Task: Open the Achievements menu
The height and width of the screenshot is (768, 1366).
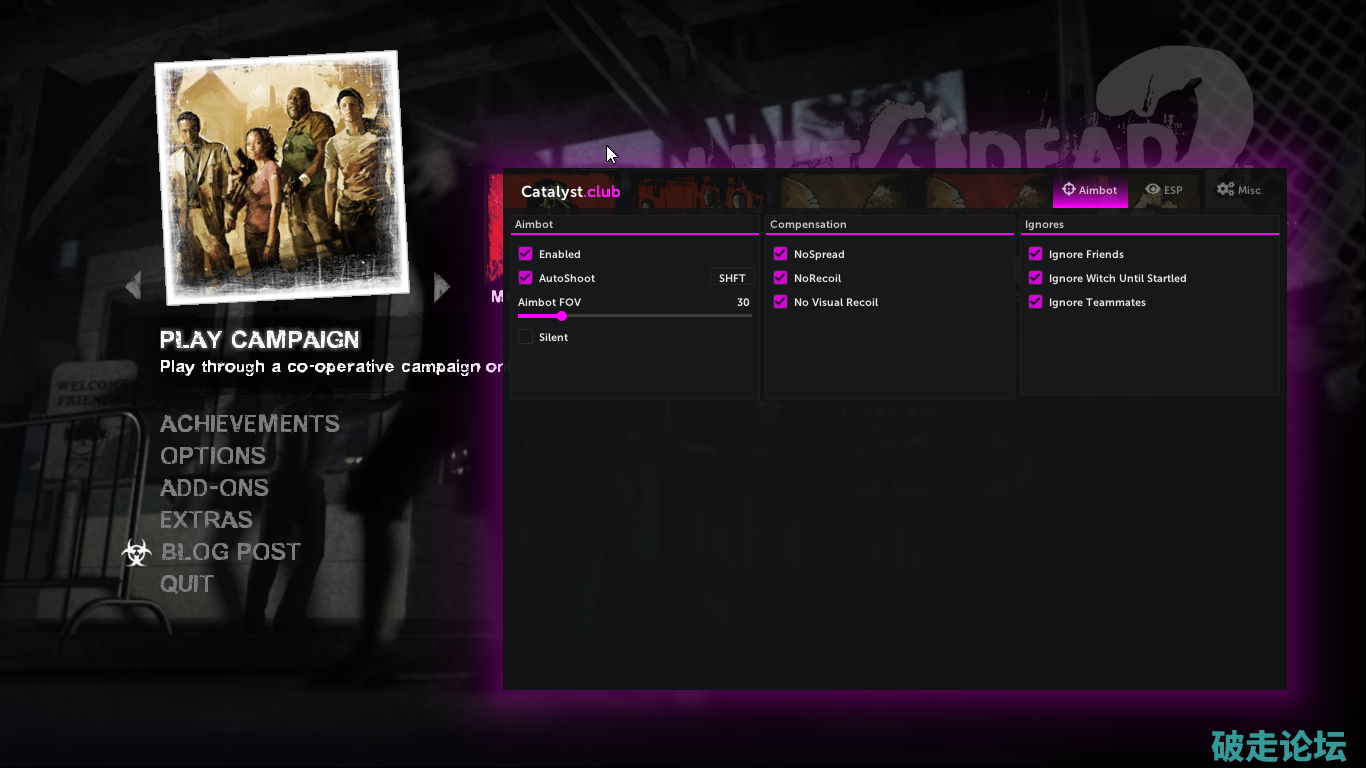Action: [x=249, y=424]
